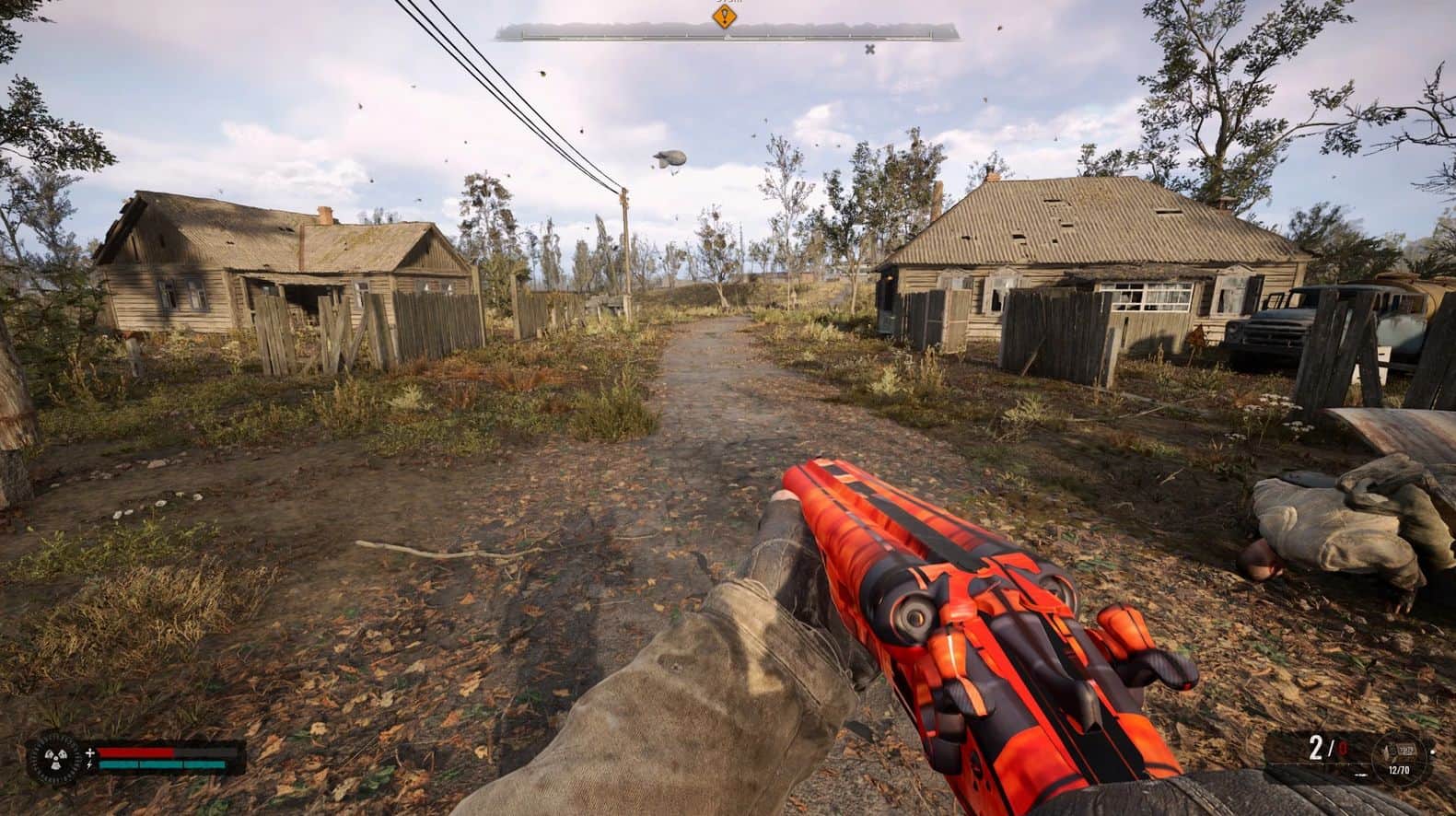Select the grey X marker below the compass

869,49
